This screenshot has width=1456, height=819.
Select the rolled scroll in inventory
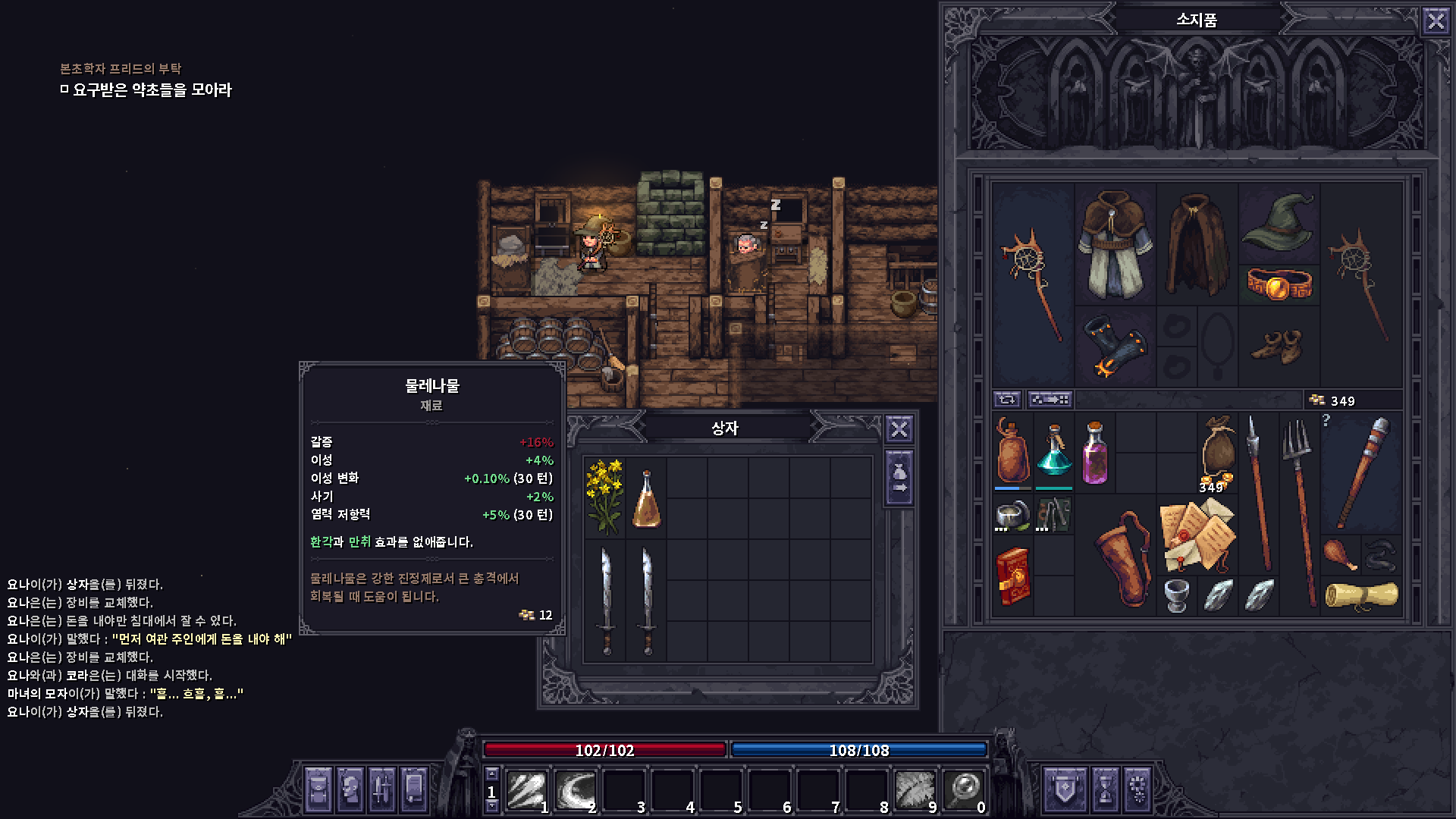(x=1361, y=595)
